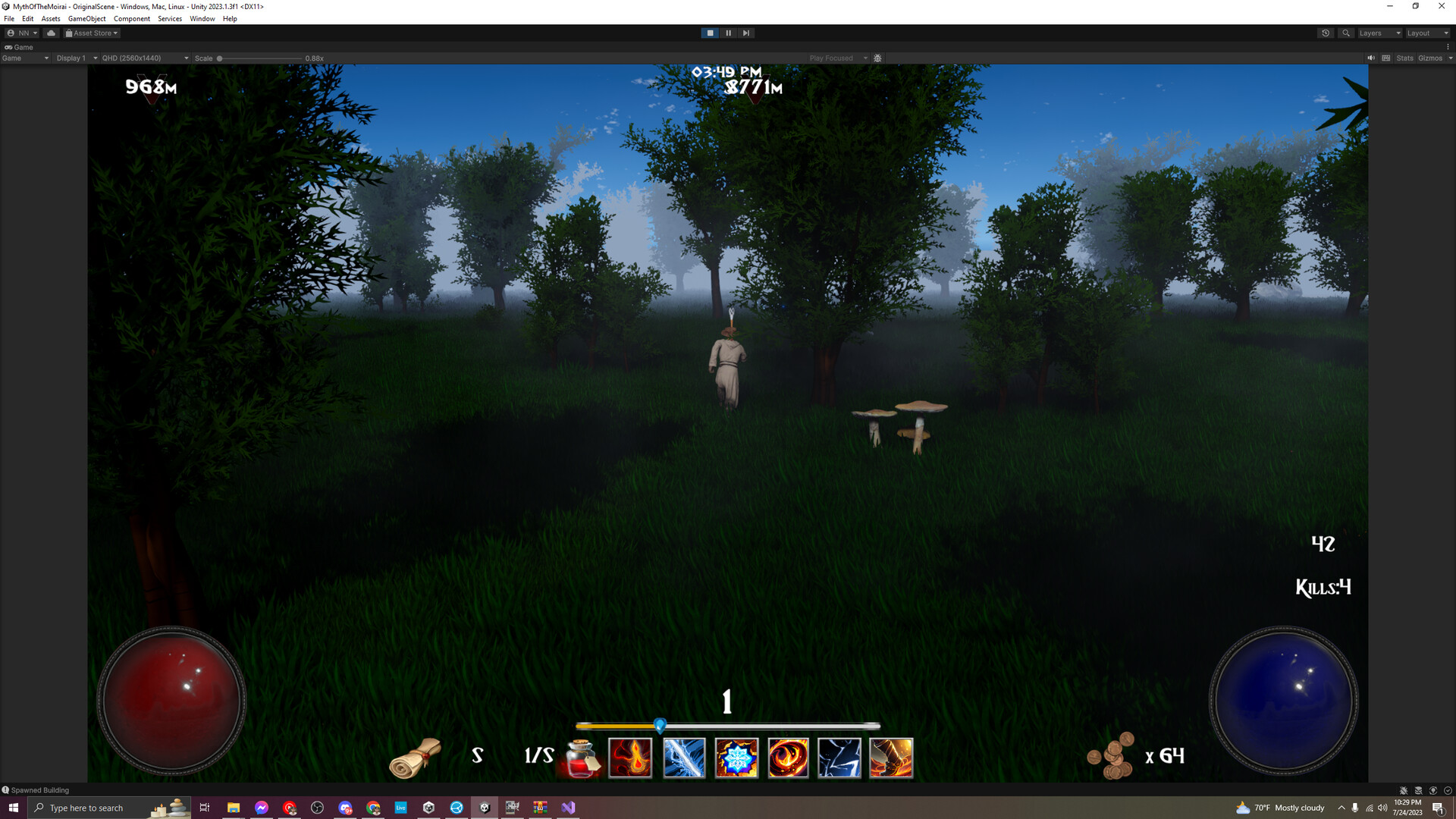Select the fire flame spell icon
Screen dimensions: 1456x819
click(631, 758)
